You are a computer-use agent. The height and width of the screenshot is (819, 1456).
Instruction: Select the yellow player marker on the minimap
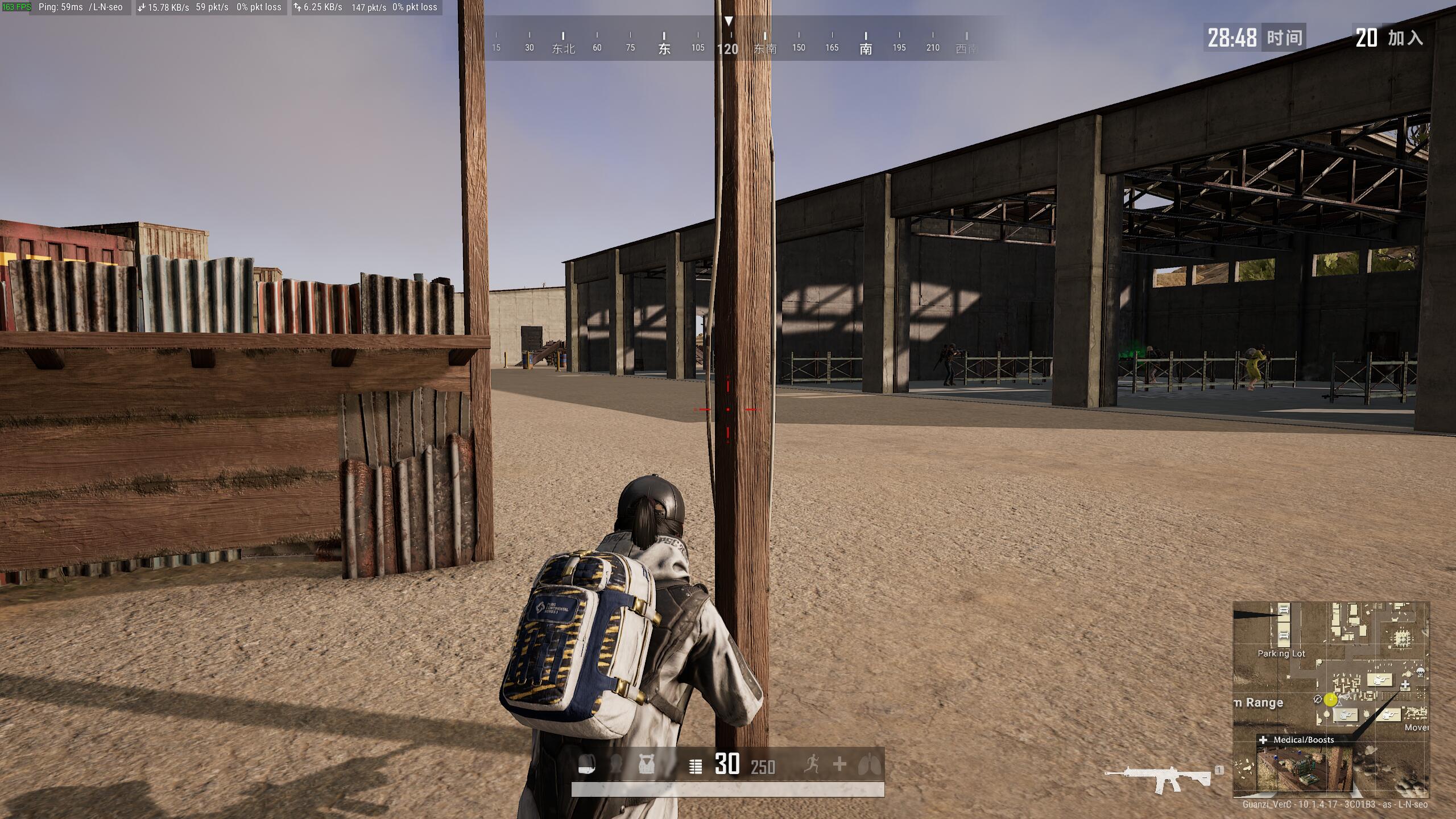pyautogui.click(x=1330, y=700)
